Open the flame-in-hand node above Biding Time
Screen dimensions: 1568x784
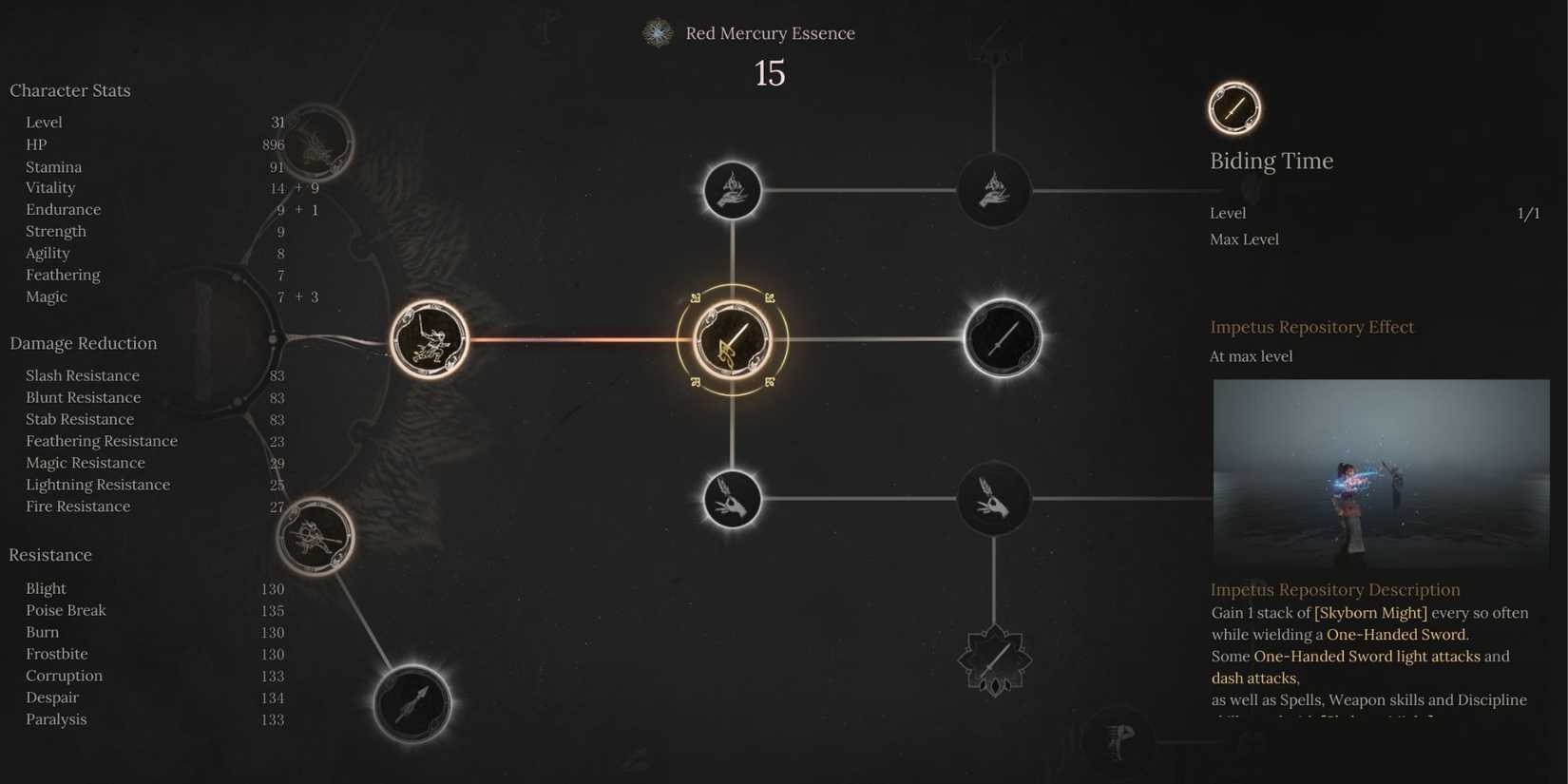pyautogui.click(x=732, y=190)
